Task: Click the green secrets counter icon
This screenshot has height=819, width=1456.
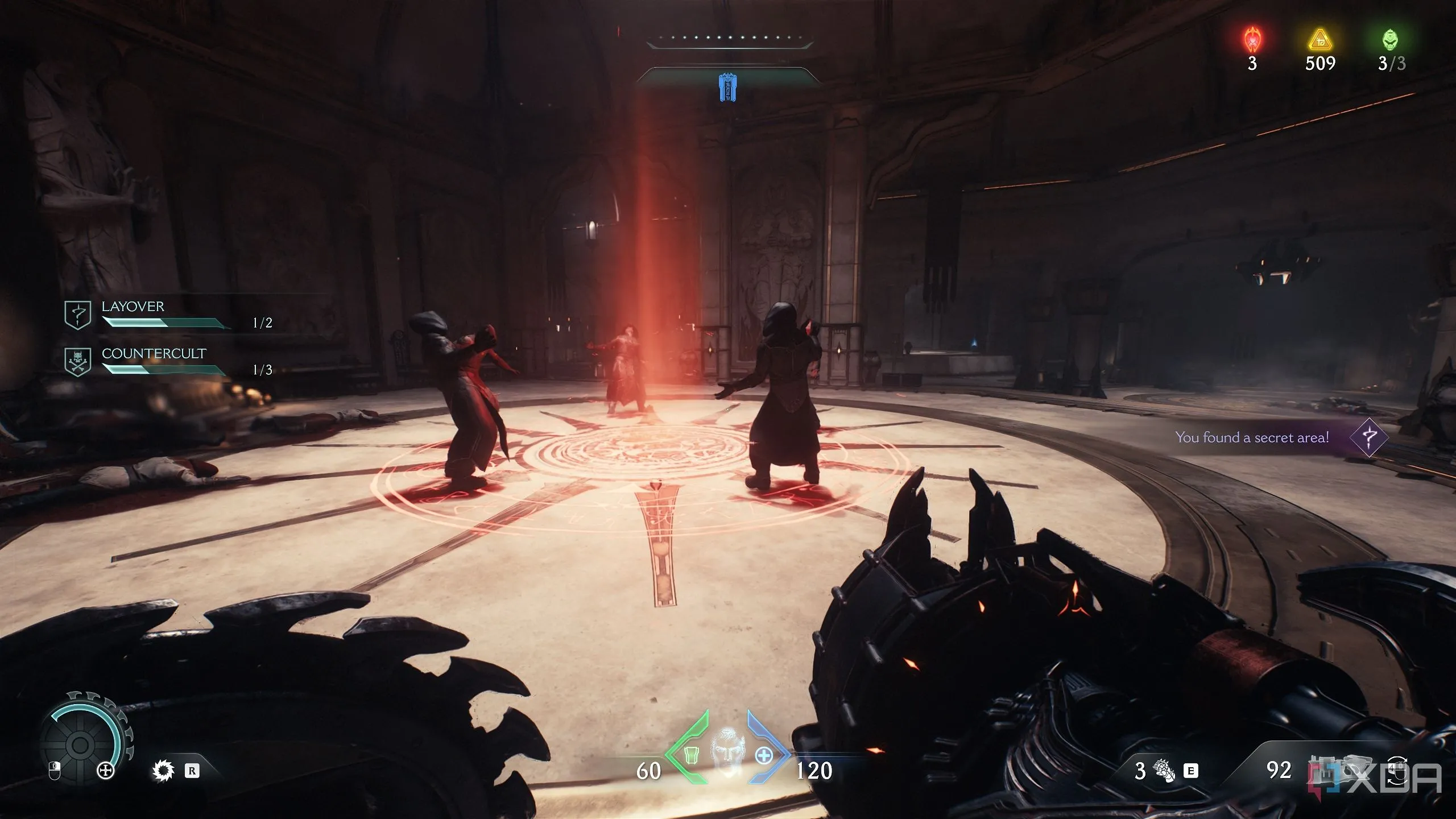Action: pyautogui.click(x=1391, y=40)
